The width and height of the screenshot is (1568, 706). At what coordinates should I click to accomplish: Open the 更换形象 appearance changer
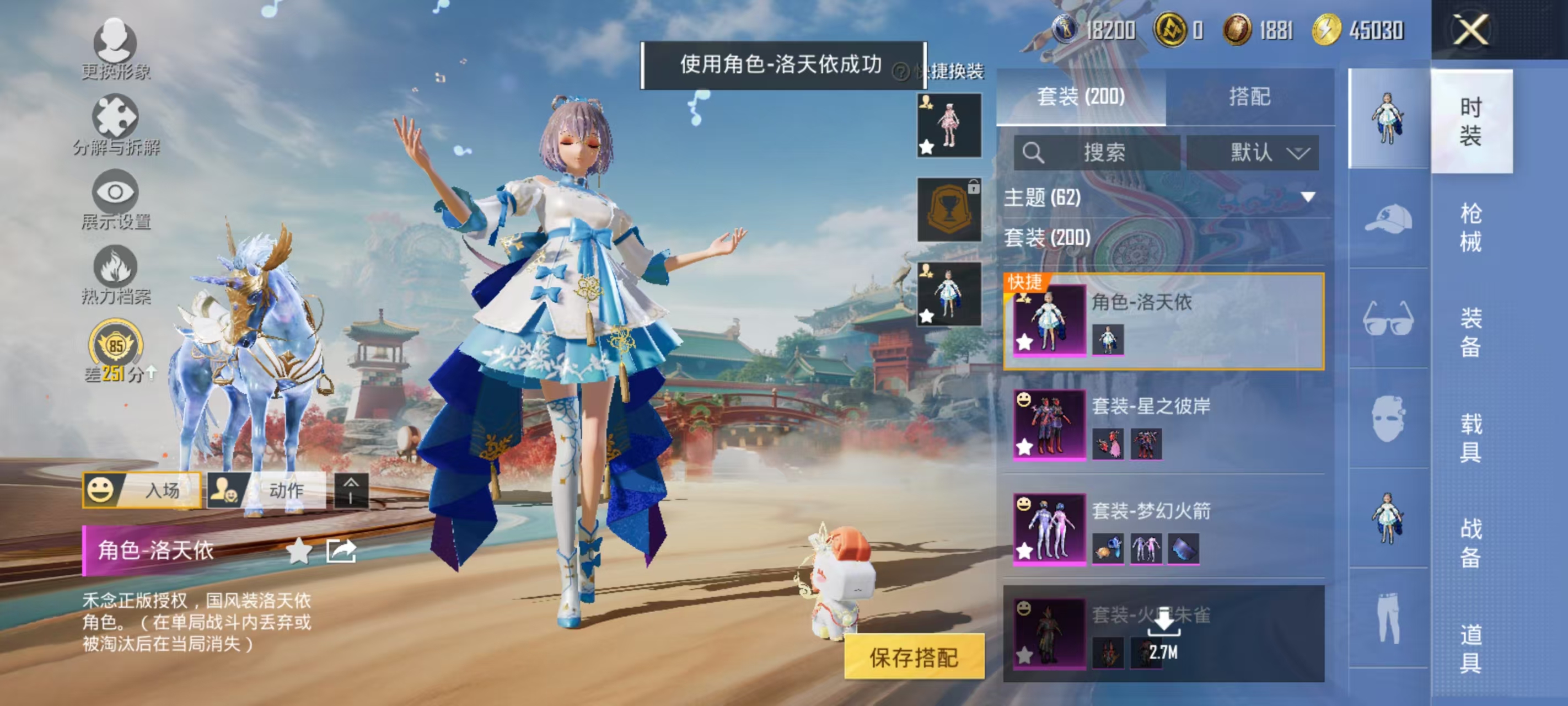pyautogui.click(x=117, y=47)
